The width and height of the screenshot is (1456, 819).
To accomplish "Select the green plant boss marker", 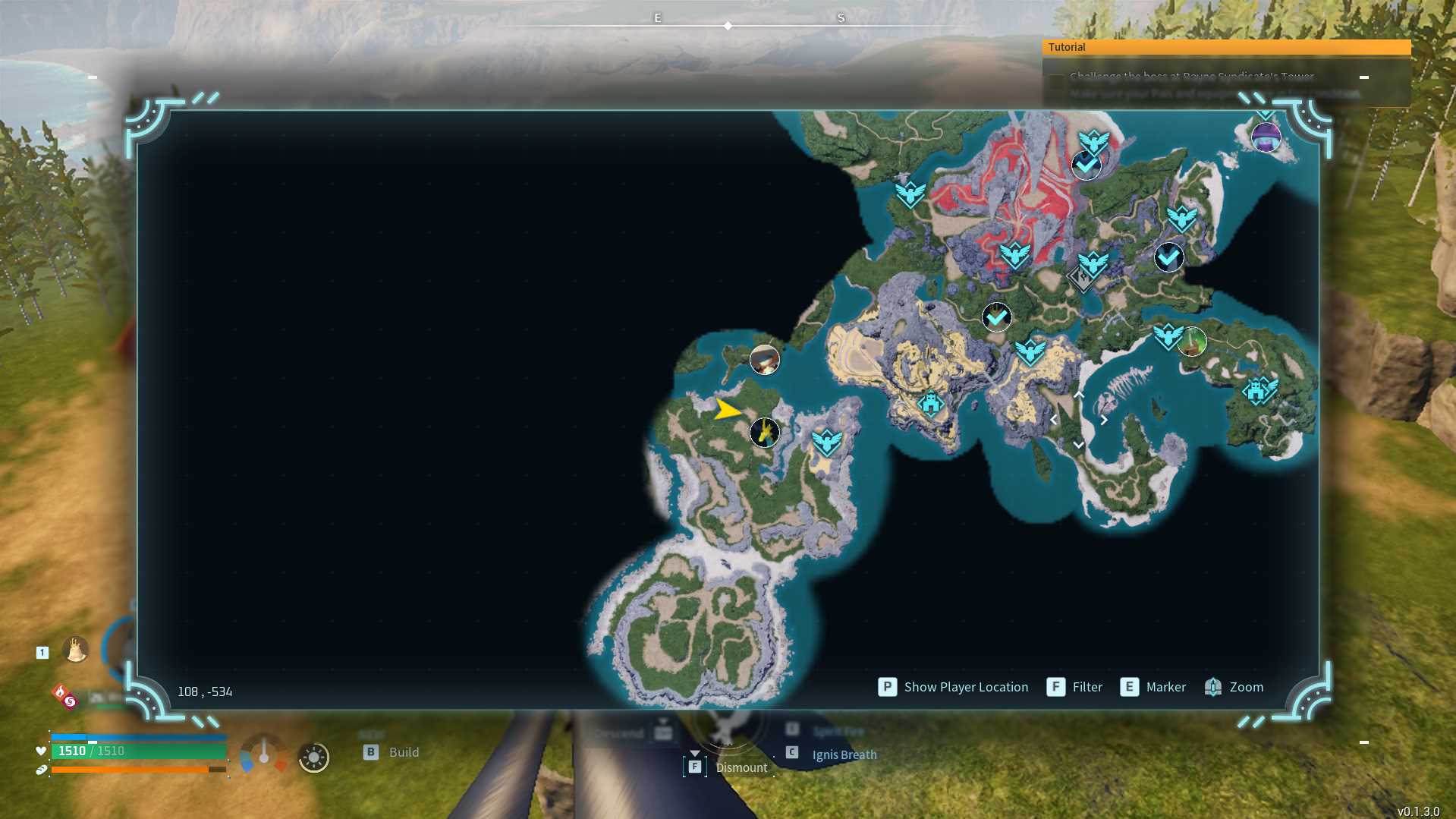I will tap(1192, 342).
